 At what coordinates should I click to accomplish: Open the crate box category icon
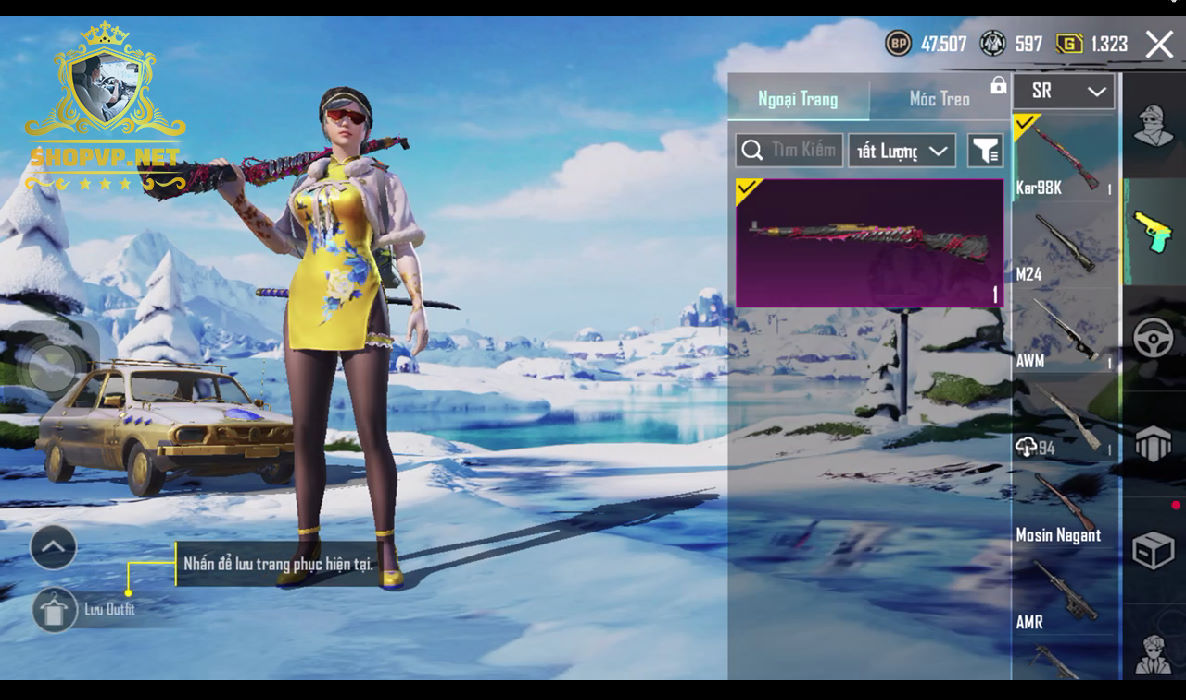(1153, 550)
